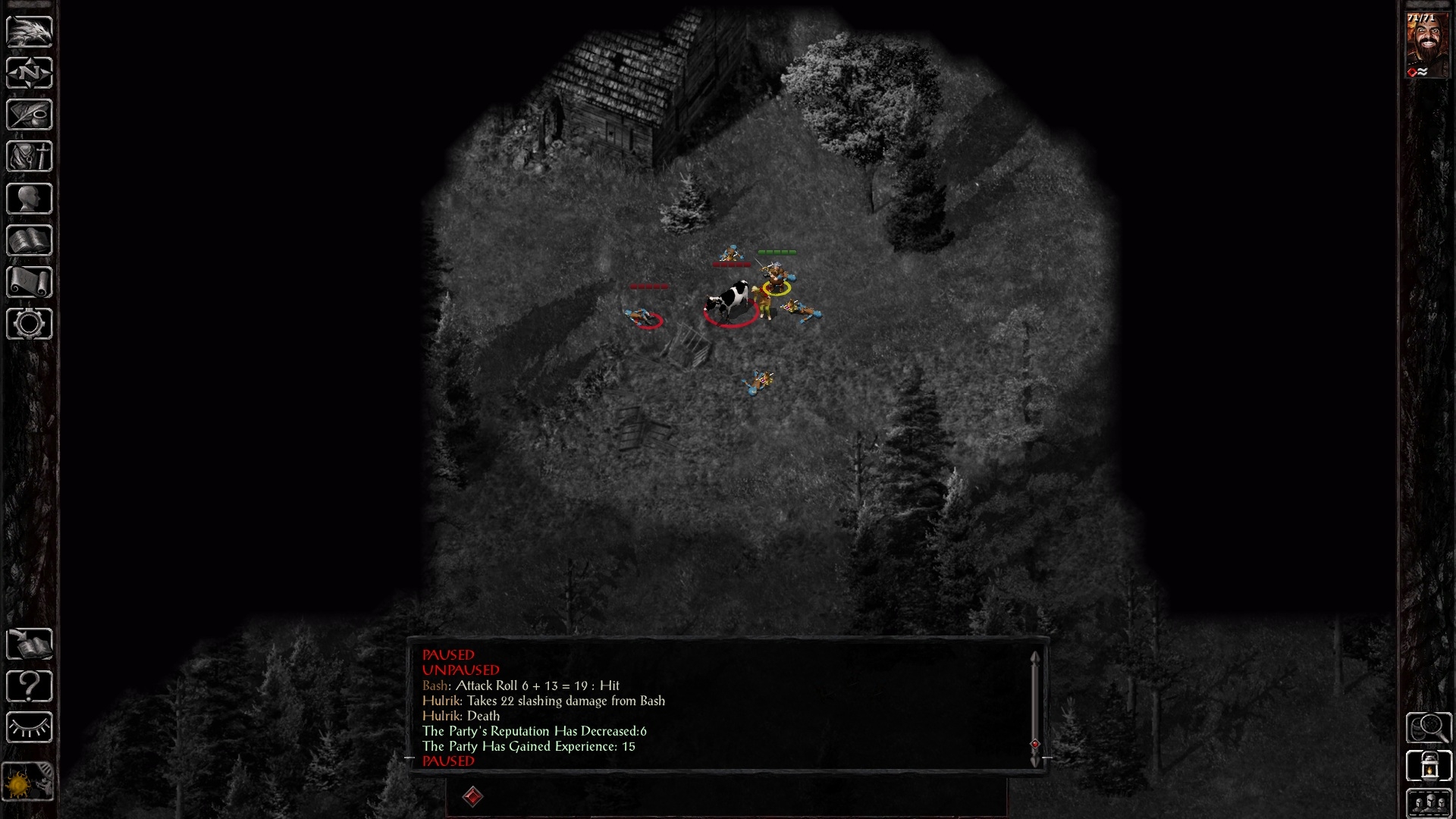Click the red diamond scrollbar thumb

point(1036,744)
